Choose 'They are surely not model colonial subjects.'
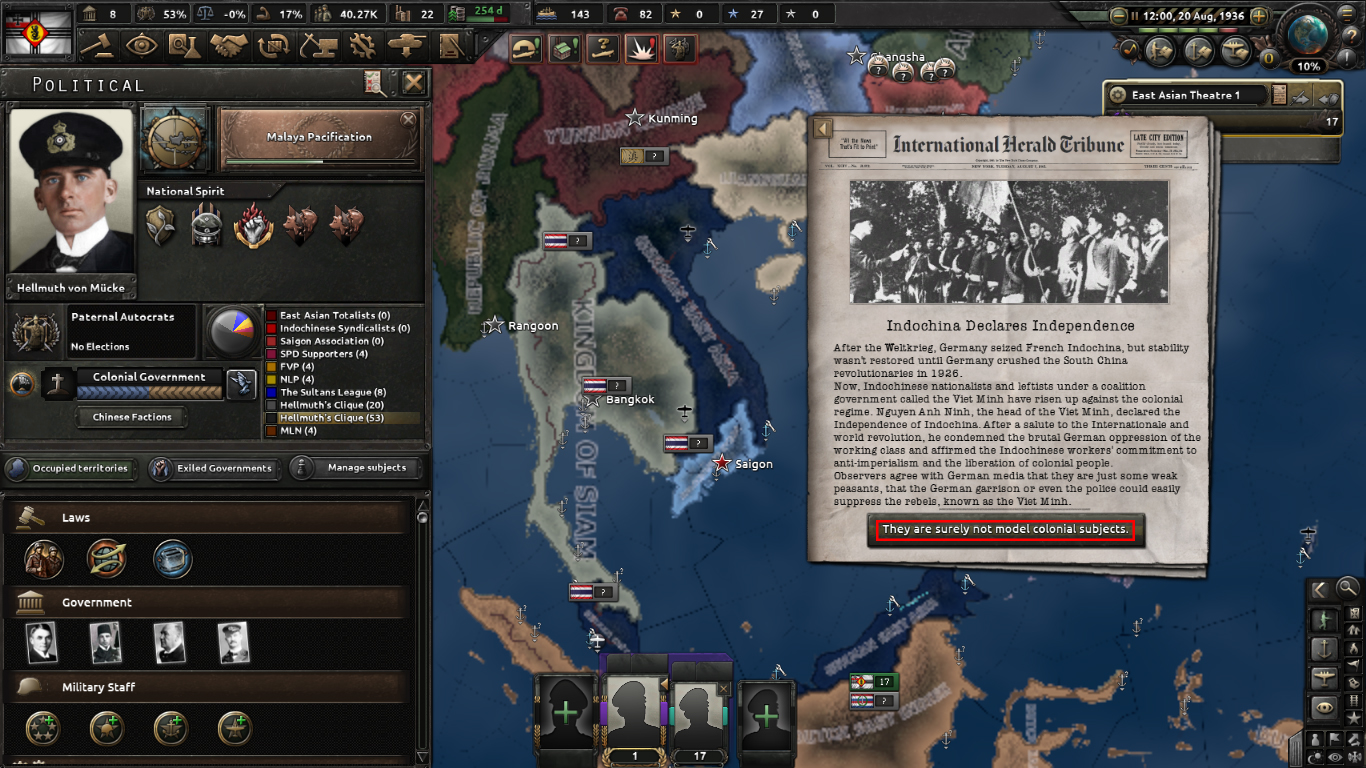Viewport: 1366px width, 768px height. (x=1003, y=531)
